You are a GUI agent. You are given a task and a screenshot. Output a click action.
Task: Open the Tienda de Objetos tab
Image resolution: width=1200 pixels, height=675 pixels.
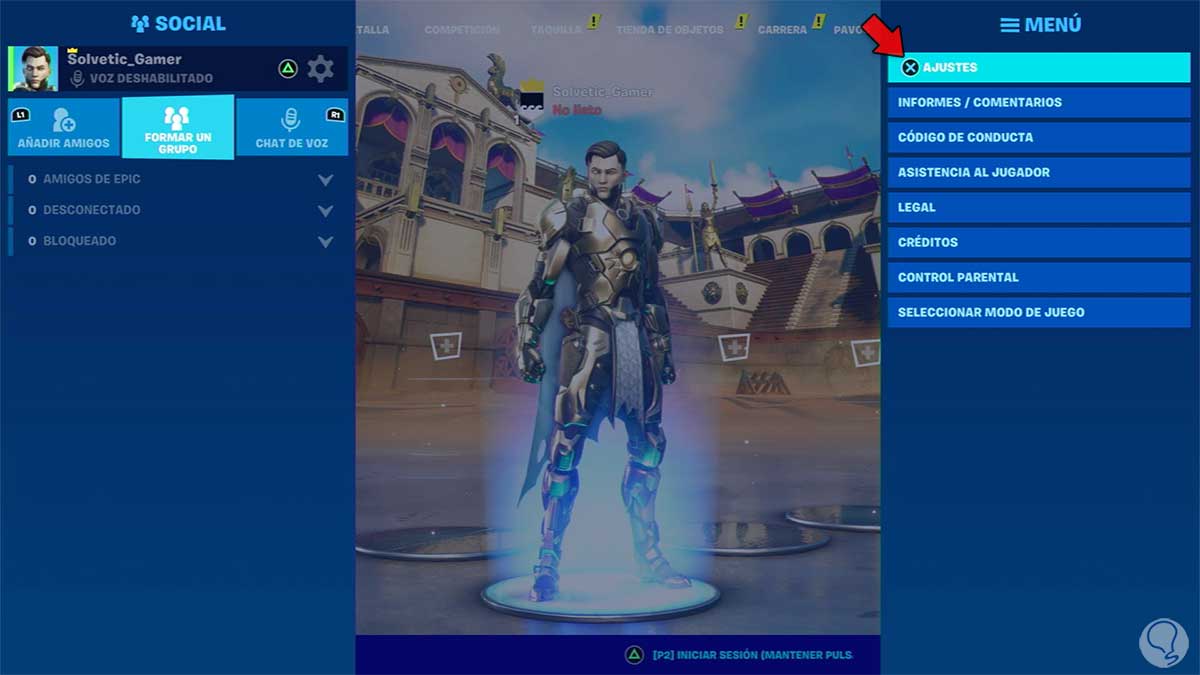click(669, 30)
